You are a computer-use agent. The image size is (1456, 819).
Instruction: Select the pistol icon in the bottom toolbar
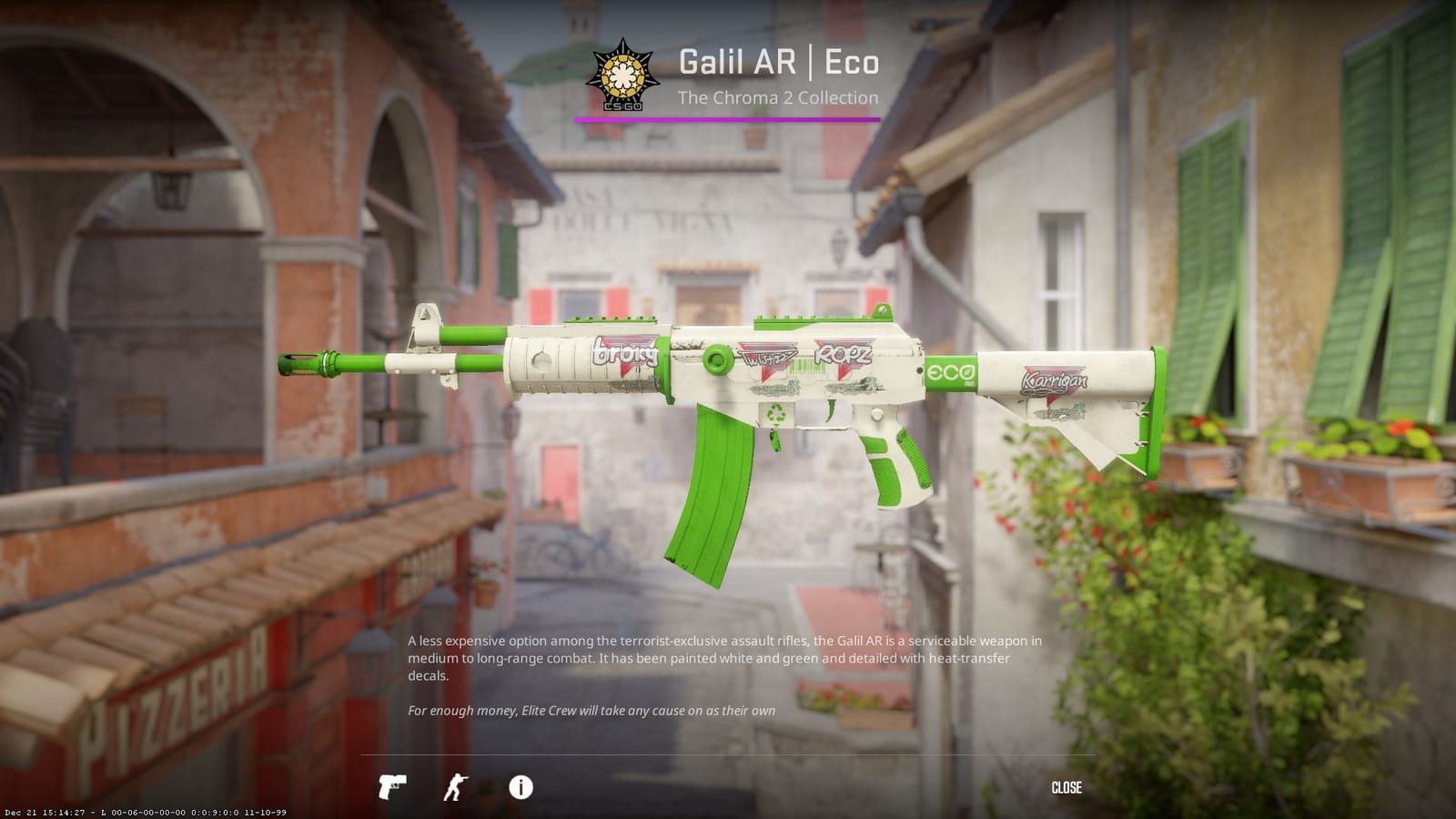pyautogui.click(x=391, y=788)
